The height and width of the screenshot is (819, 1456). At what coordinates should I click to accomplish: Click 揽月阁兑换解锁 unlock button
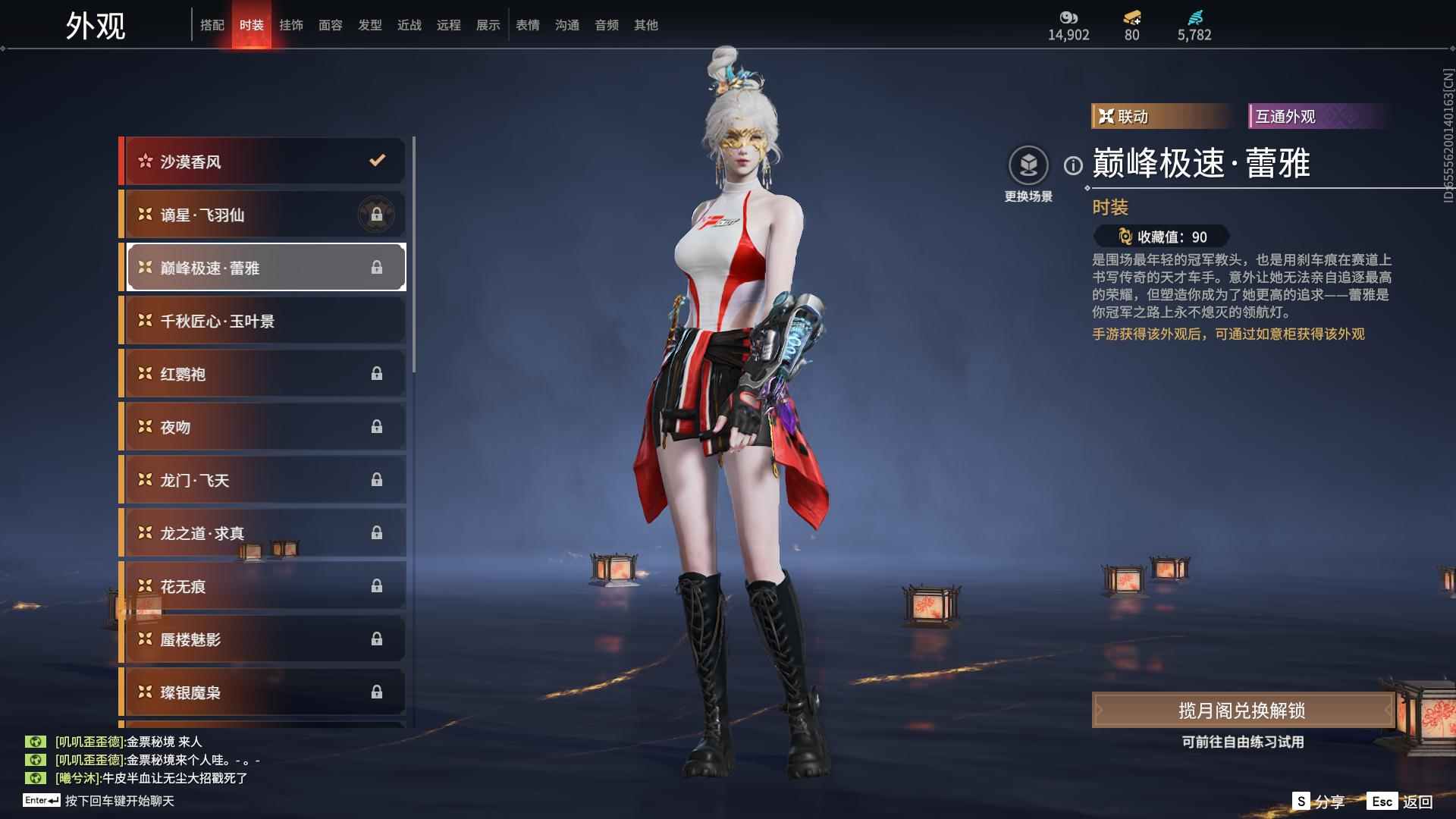1242,711
